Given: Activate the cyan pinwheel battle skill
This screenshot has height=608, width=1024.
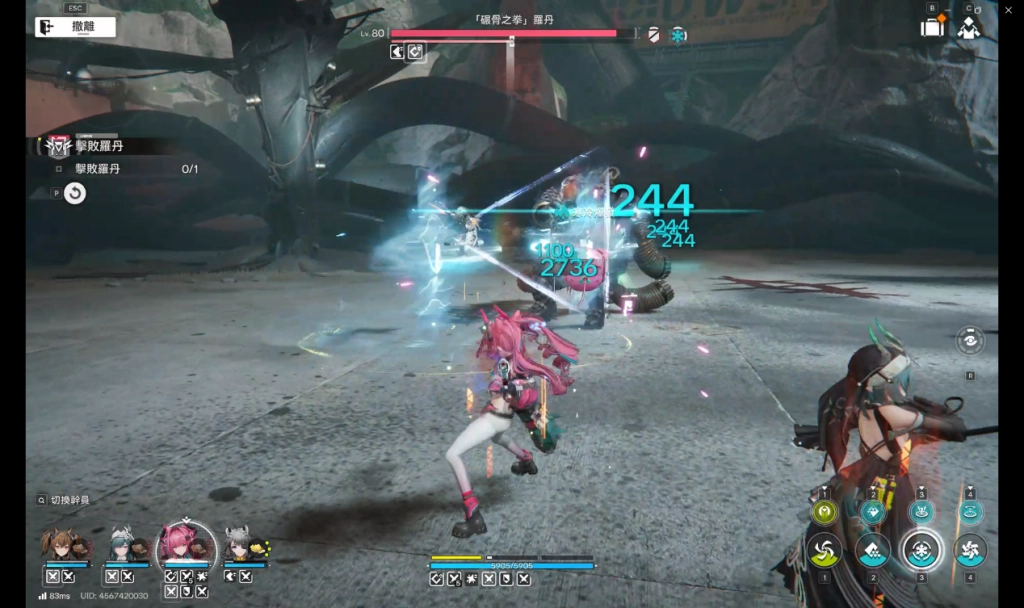Looking at the screenshot, I should click(969, 550).
